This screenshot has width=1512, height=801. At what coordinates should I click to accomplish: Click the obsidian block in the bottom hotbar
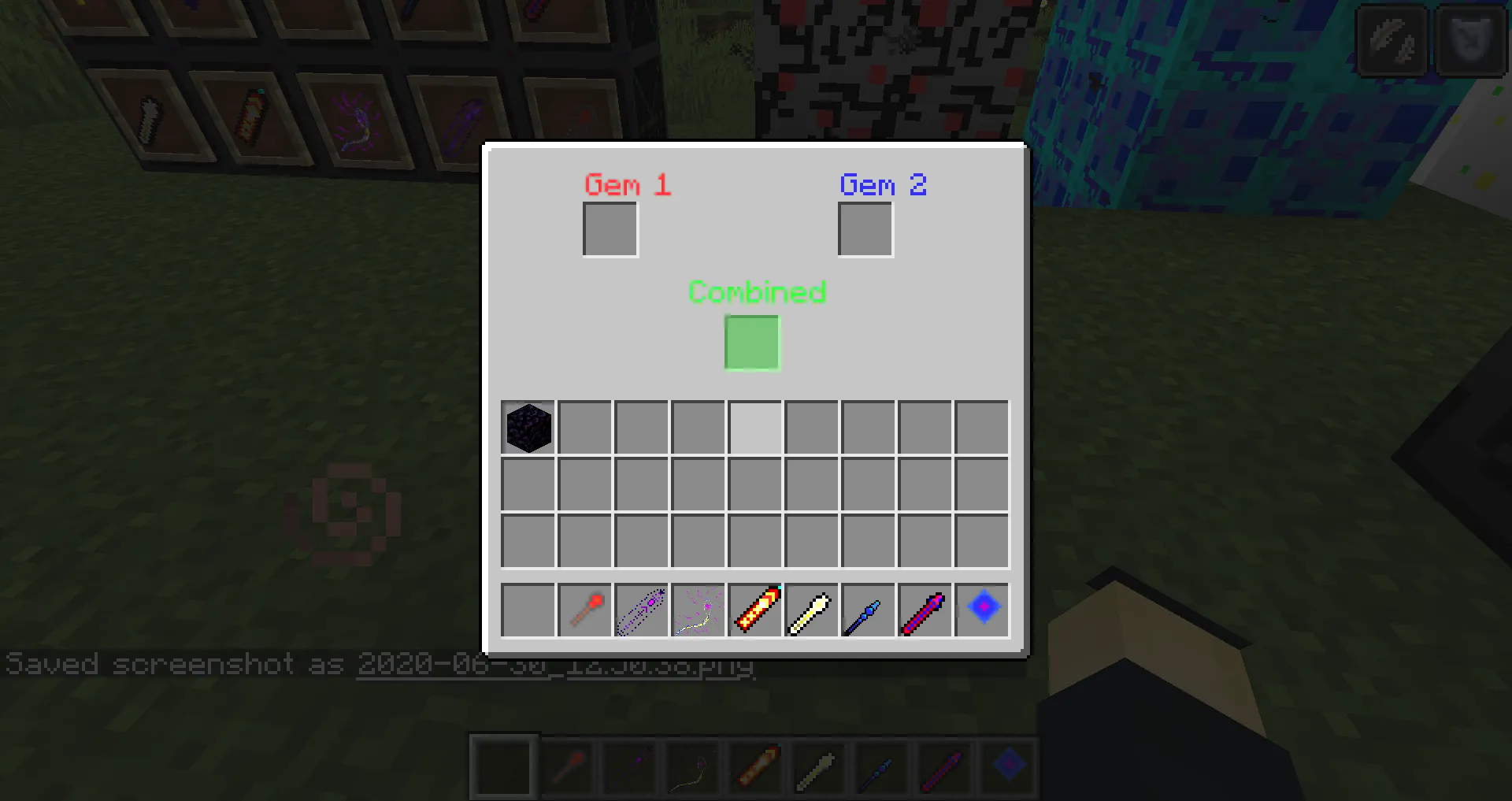point(503,765)
